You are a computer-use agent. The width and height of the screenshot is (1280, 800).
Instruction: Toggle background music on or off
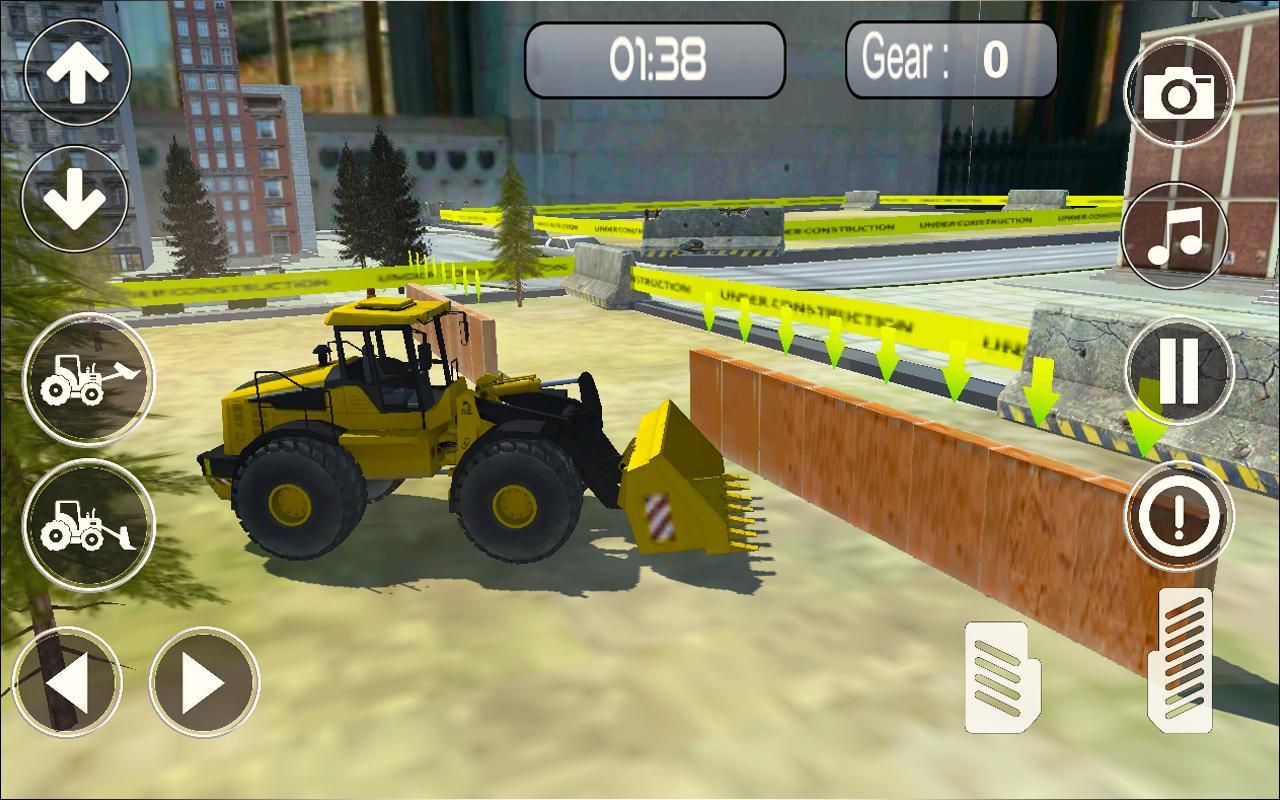(1177, 237)
